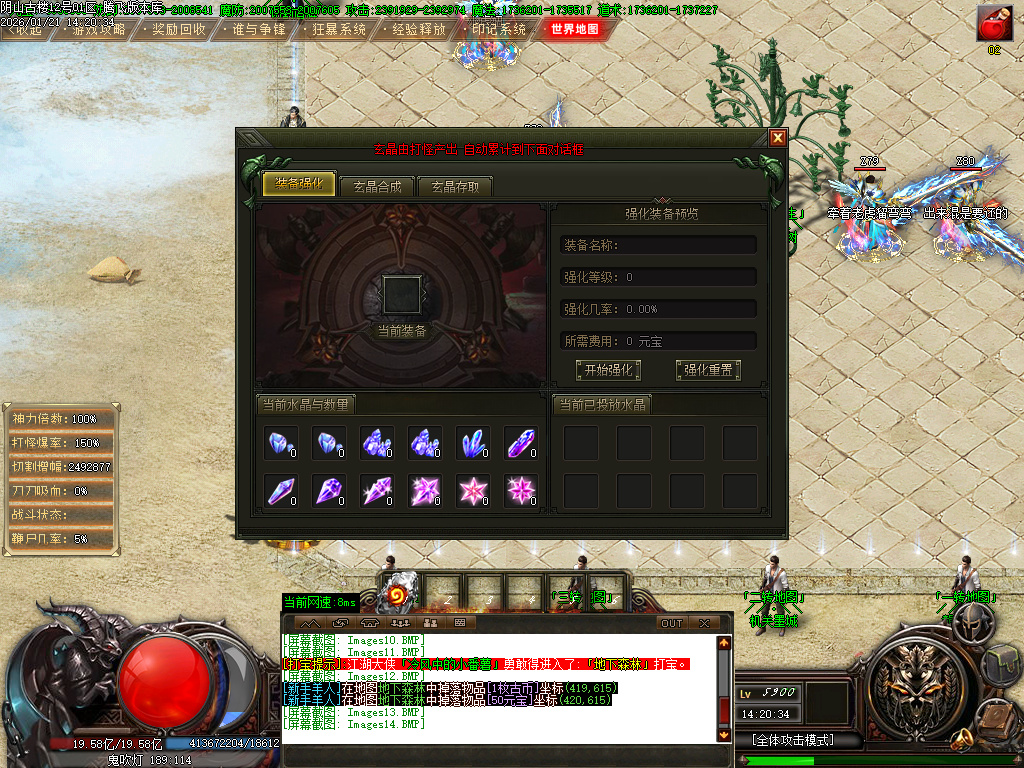Open the 玄晶存取 tab
Viewport: 1024px width, 768px height.
coord(455,186)
